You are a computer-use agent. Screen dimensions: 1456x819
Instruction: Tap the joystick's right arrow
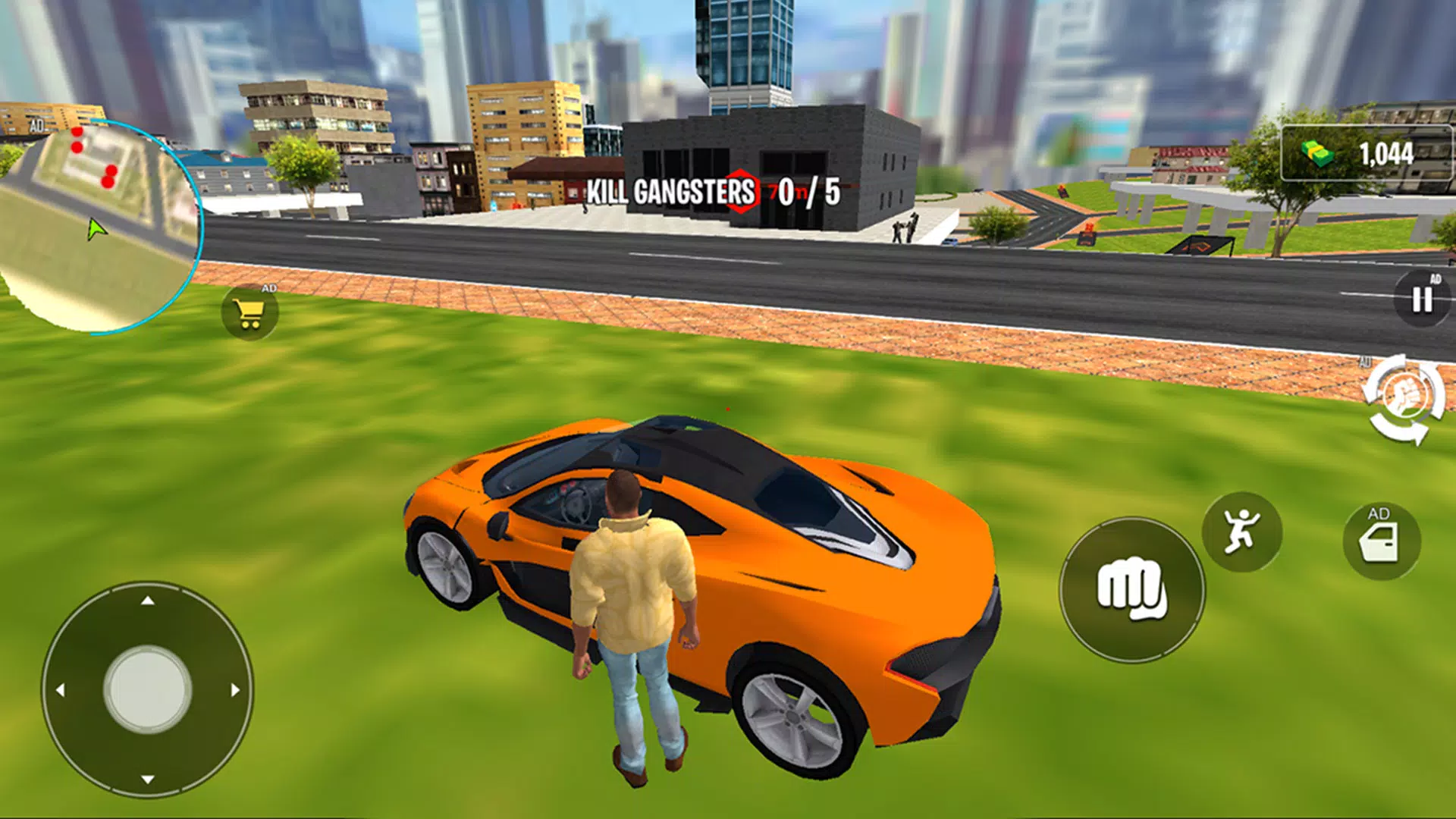click(x=235, y=690)
